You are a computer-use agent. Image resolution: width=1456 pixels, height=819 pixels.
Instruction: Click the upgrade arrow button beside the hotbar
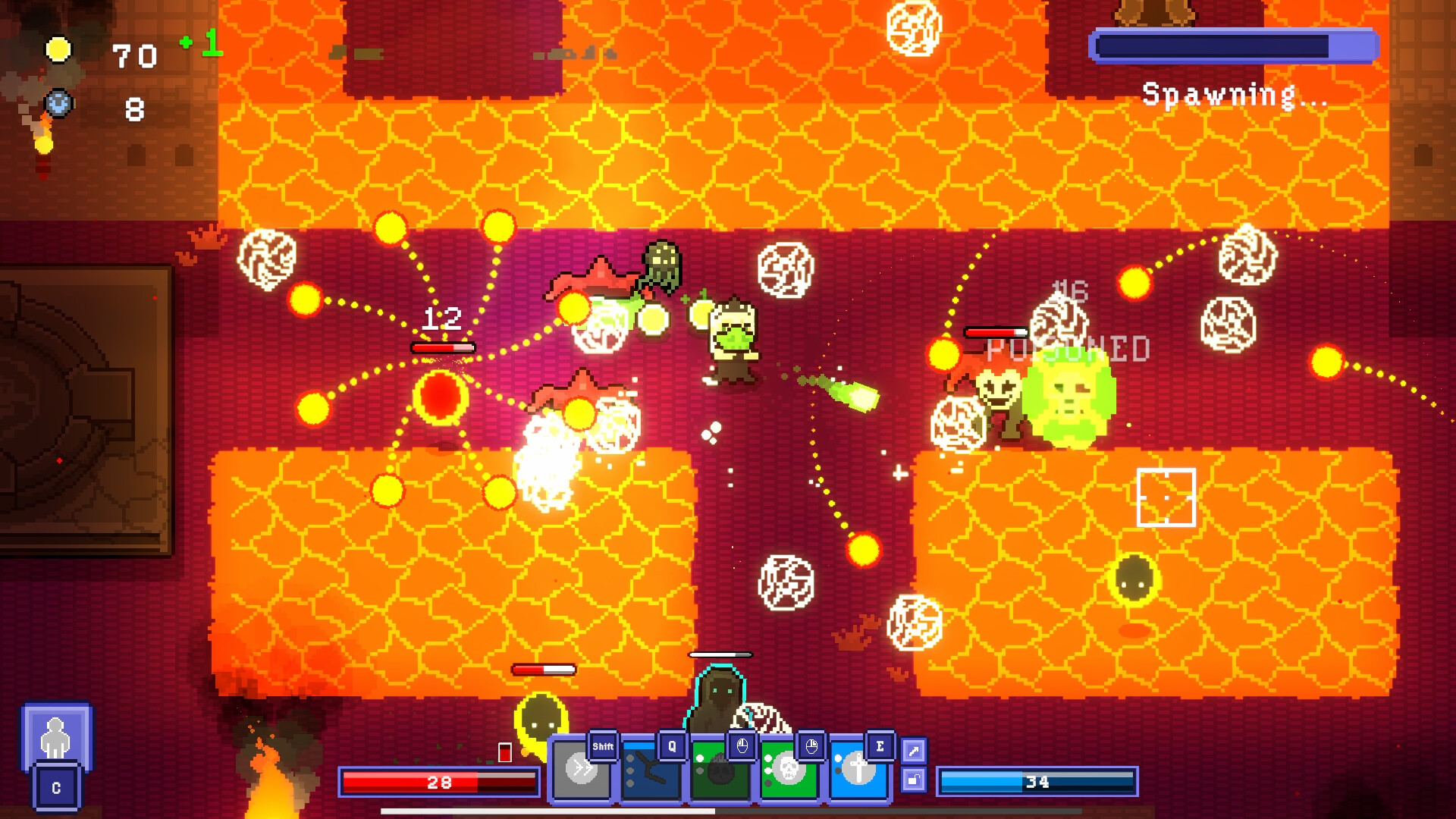point(915,751)
